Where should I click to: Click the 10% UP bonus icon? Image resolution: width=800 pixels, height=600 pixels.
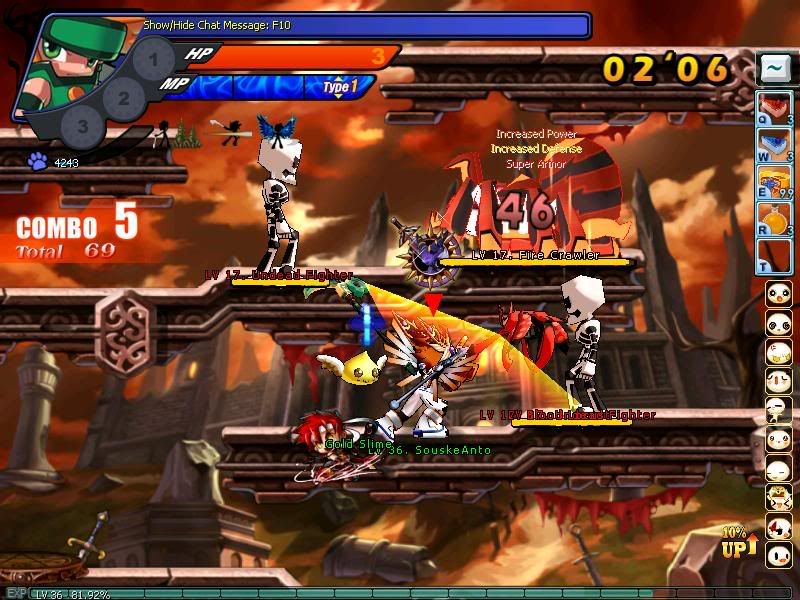click(735, 543)
